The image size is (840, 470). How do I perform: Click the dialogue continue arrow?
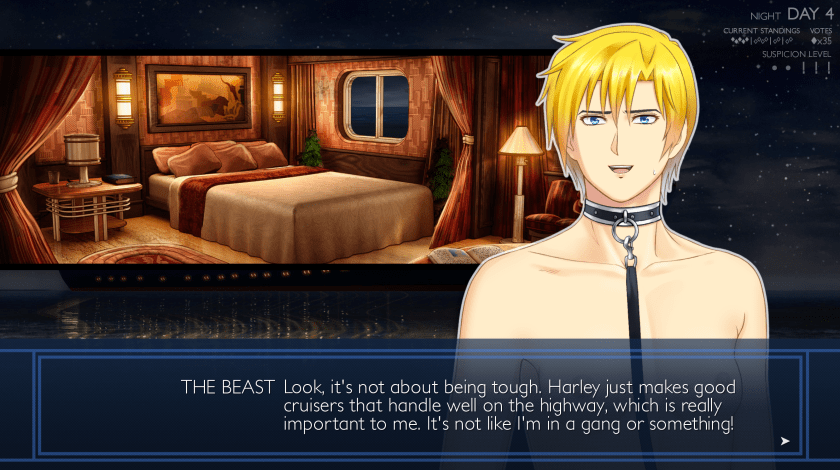785,440
